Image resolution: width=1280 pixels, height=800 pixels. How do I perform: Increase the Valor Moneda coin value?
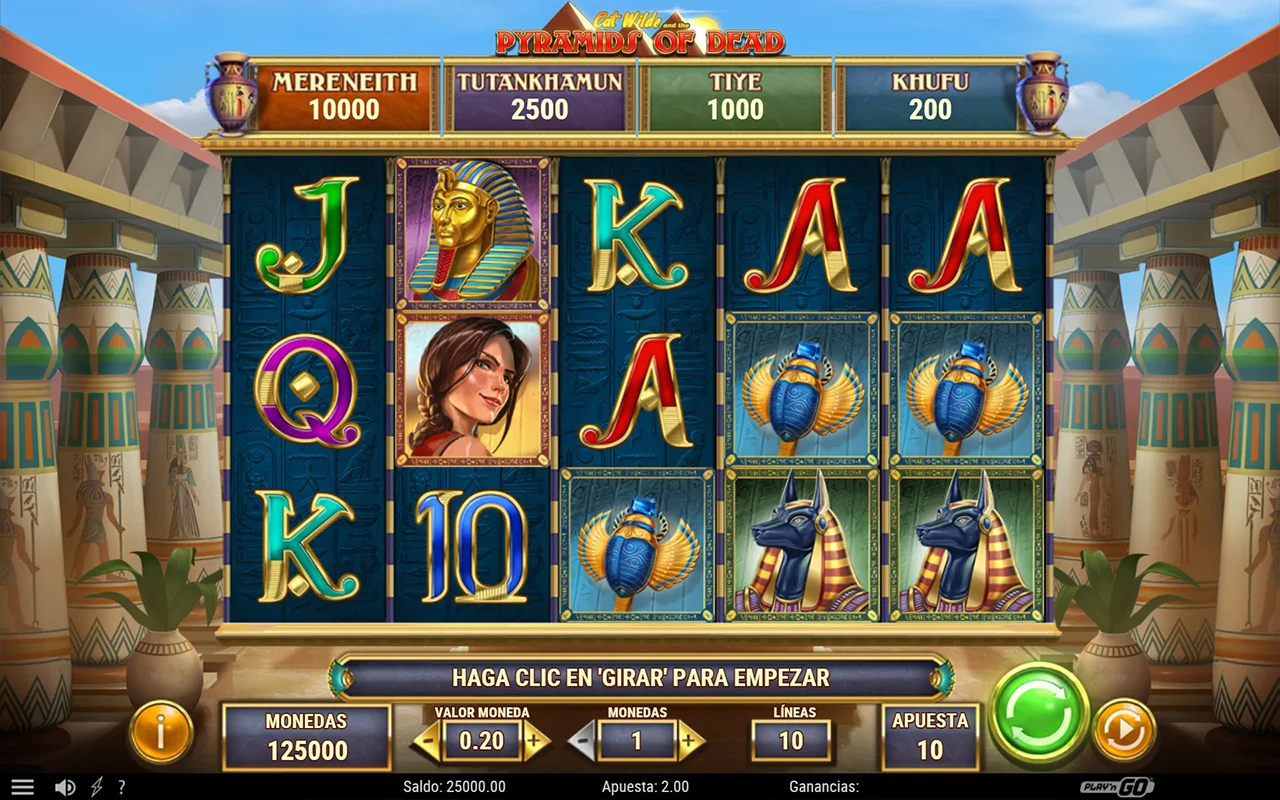tap(535, 741)
